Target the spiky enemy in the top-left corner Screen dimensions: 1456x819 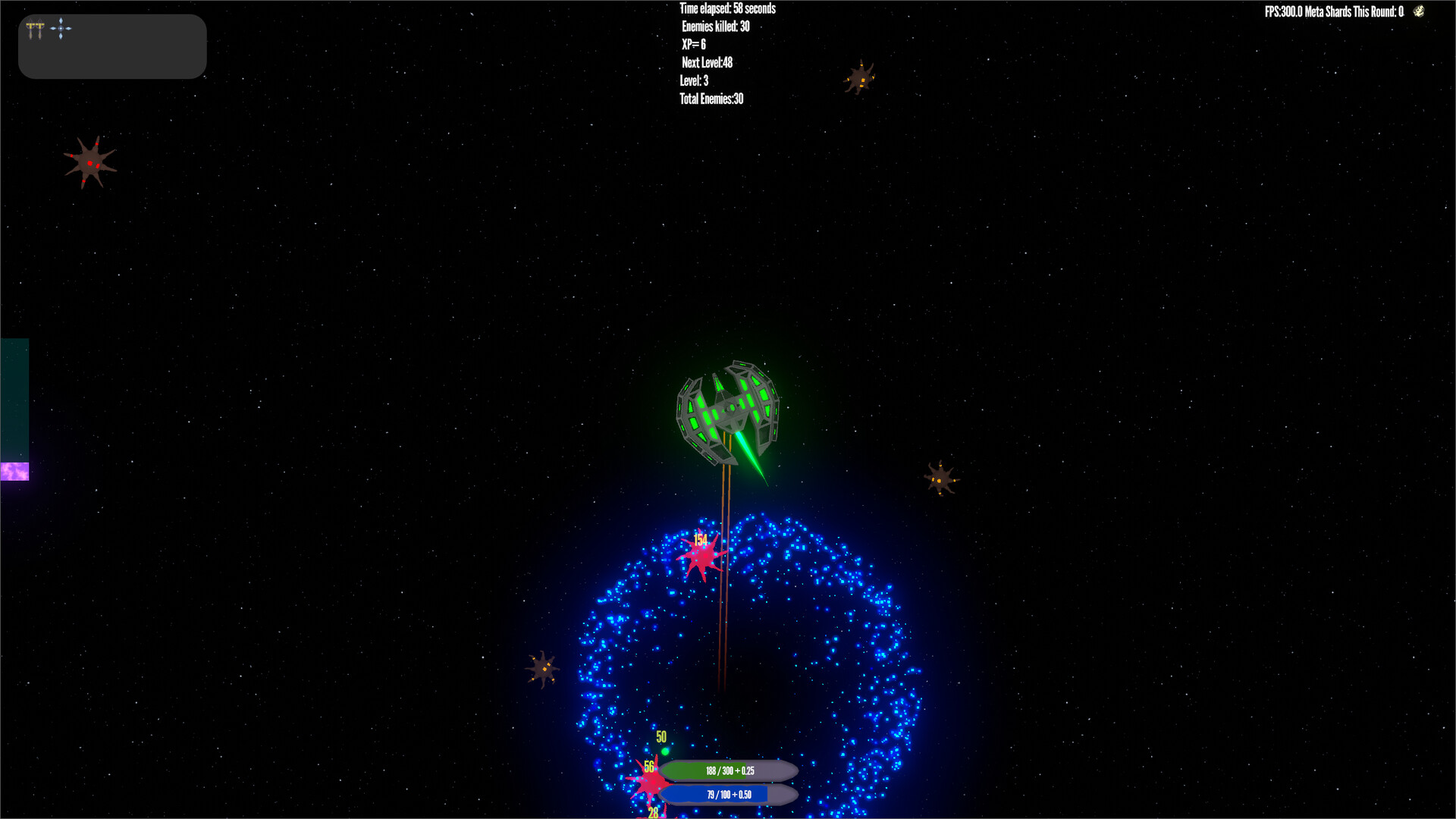point(91,162)
